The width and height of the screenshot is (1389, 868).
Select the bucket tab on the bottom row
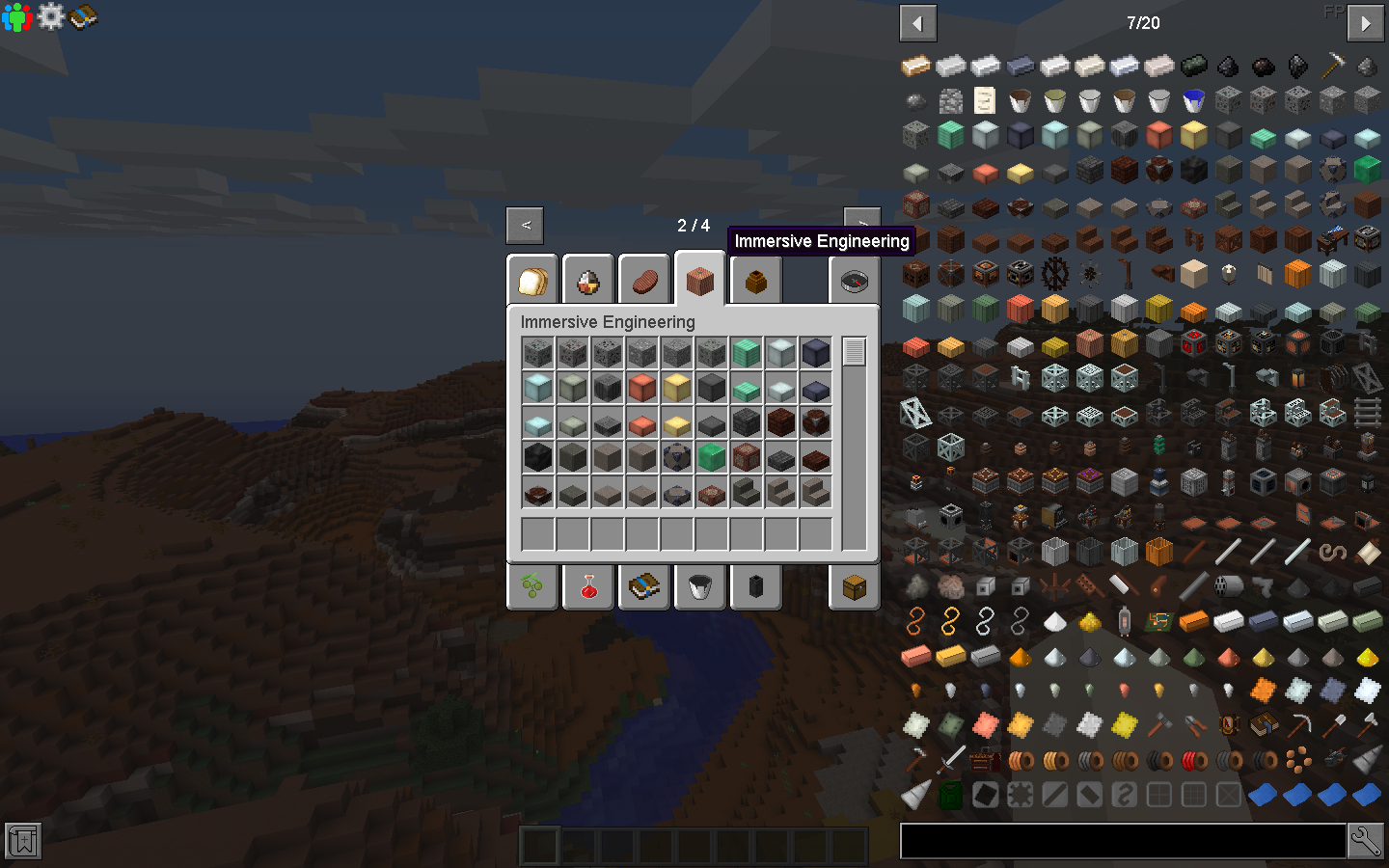(x=699, y=586)
